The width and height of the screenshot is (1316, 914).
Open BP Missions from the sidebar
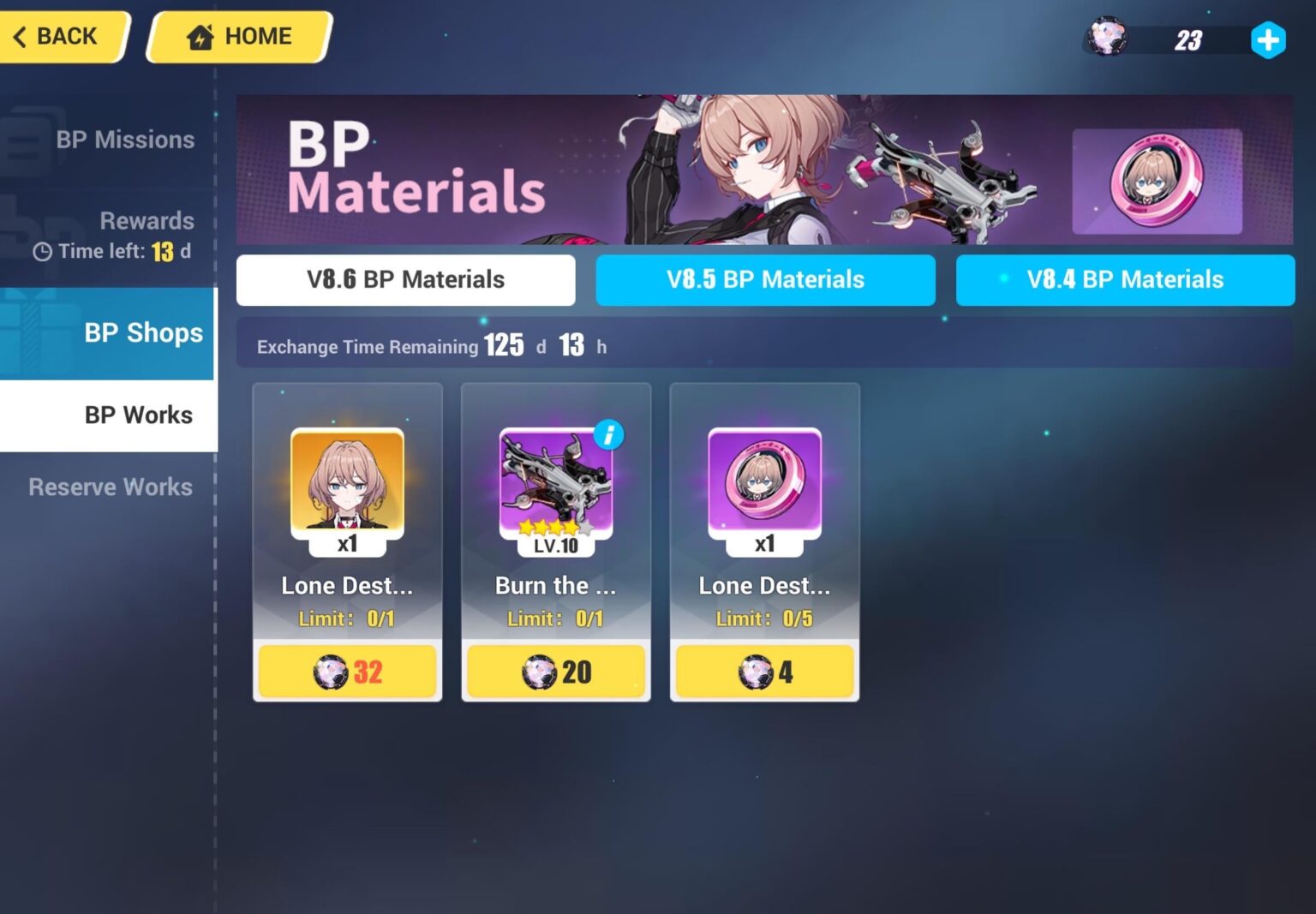pyautogui.click(x=125, y=139)
